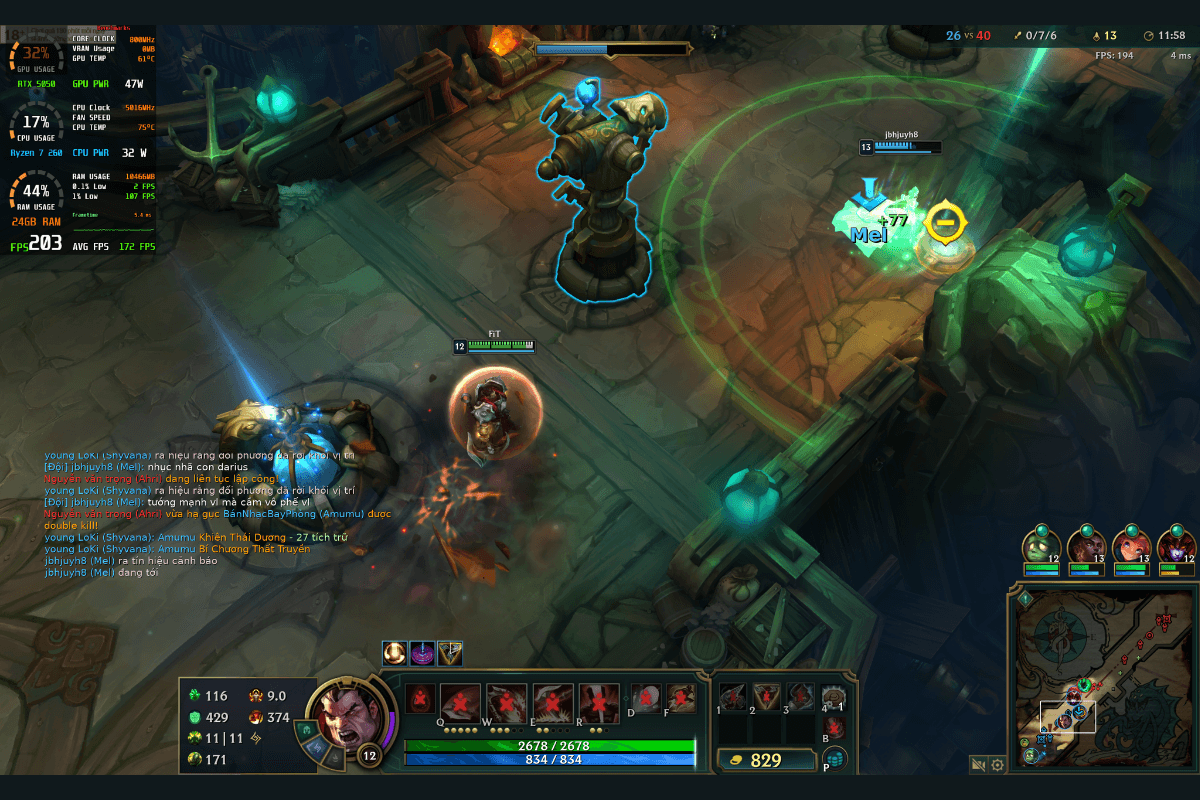The height and width of the screenshot is (800, 1200).
Task: Select the Amumu teammate portrait
Action: pyautogui.click(x=1041, y=547)
